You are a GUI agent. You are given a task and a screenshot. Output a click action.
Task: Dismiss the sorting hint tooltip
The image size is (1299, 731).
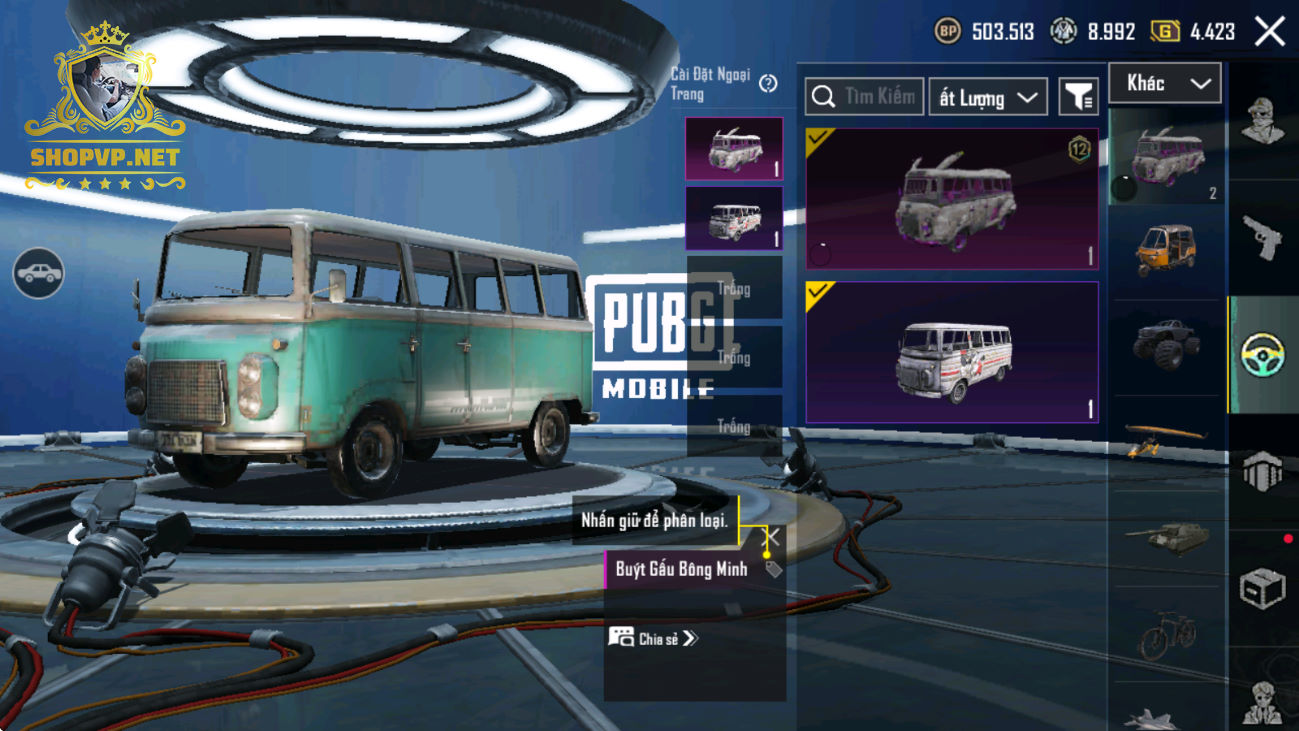point(772,538)
